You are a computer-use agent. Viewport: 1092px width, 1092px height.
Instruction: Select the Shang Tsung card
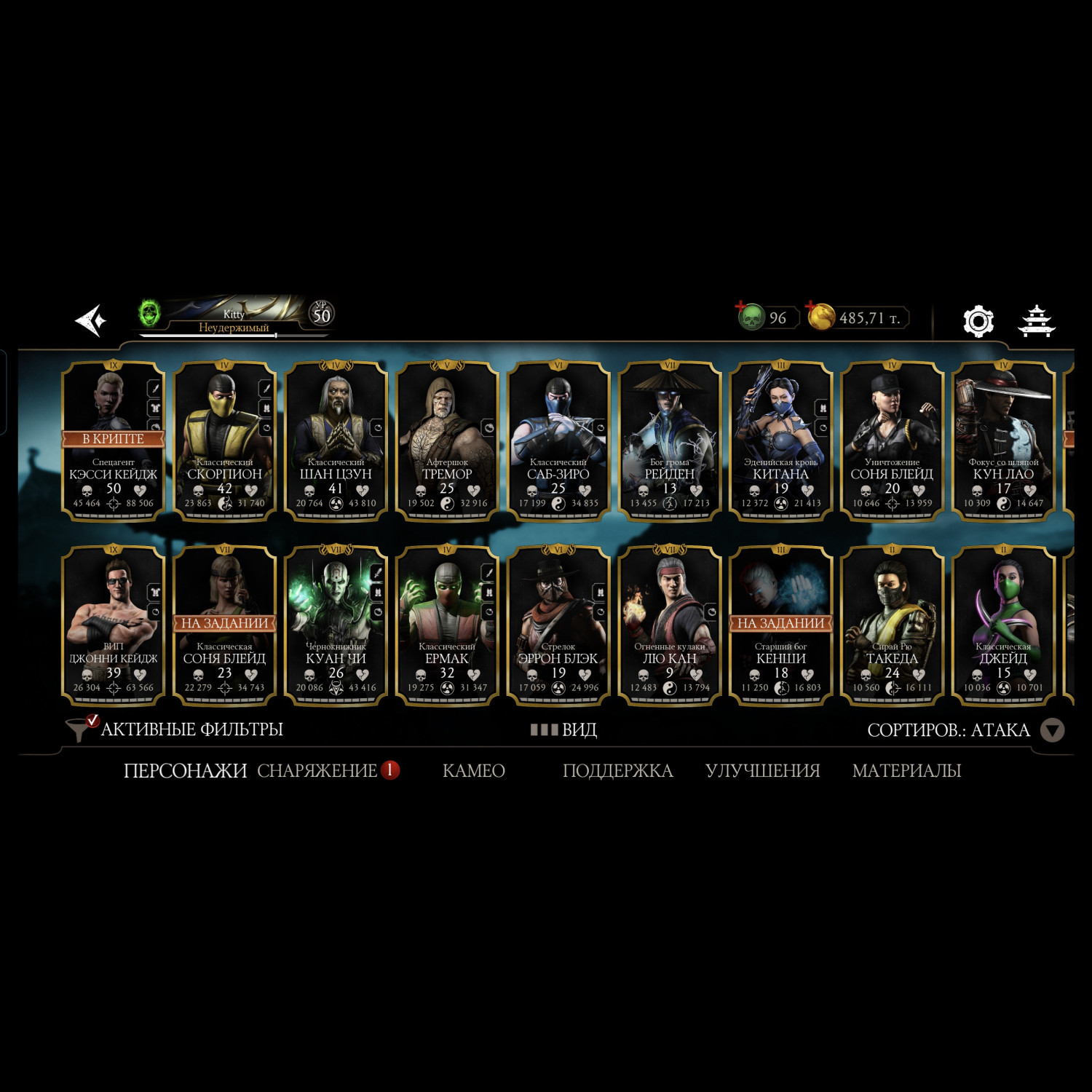click(336, 440)
